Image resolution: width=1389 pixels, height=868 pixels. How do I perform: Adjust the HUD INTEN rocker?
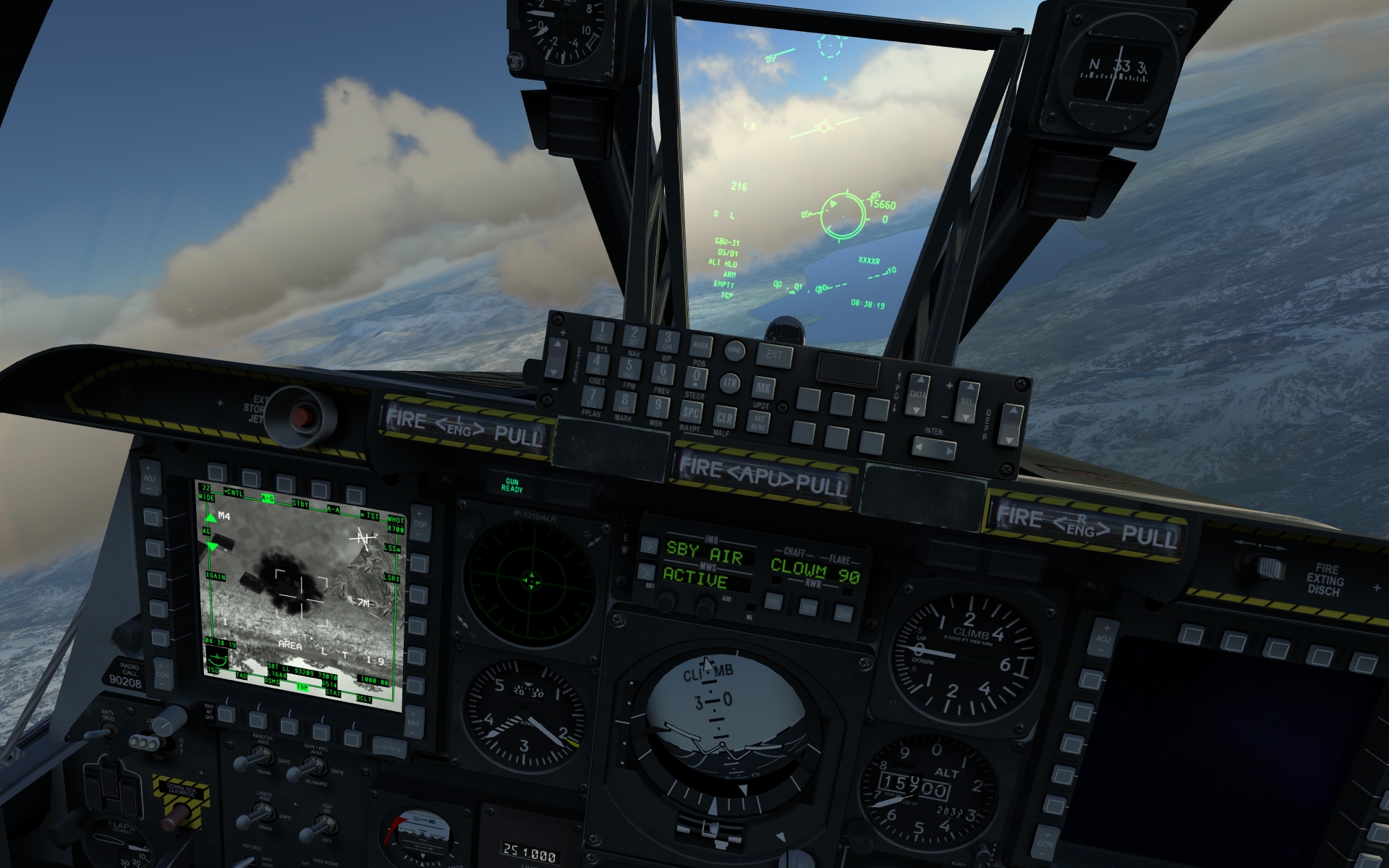tap(933, 449)
